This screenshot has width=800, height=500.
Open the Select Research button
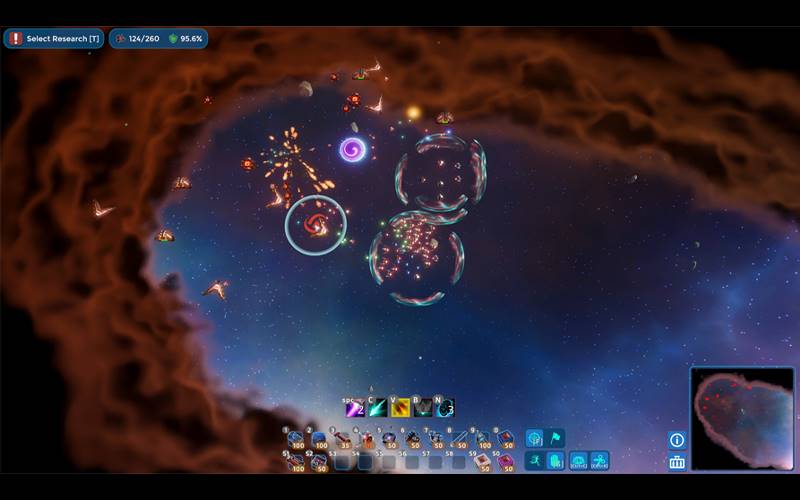[x=54, y=39]
